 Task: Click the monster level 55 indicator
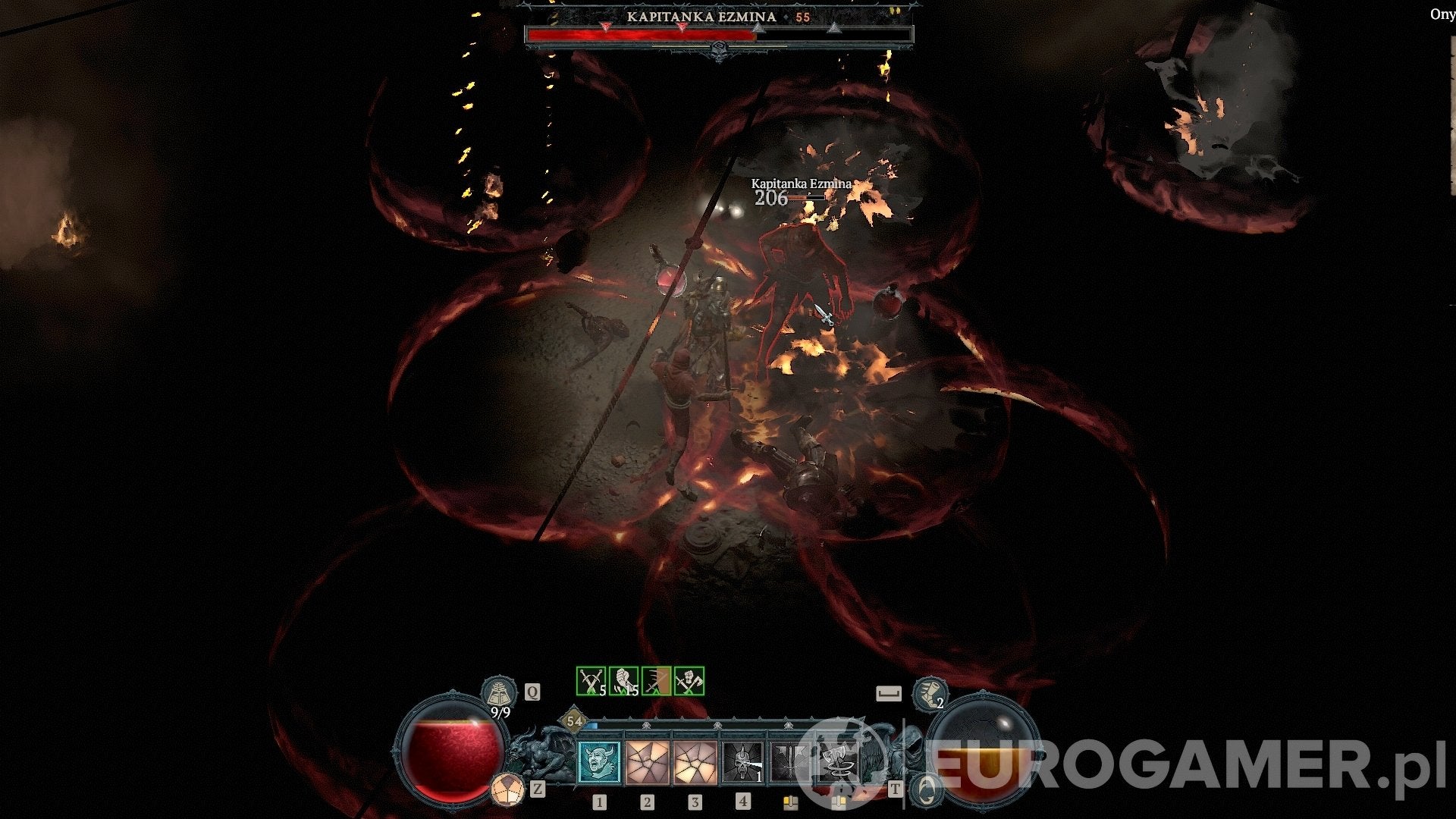(802, 17)
